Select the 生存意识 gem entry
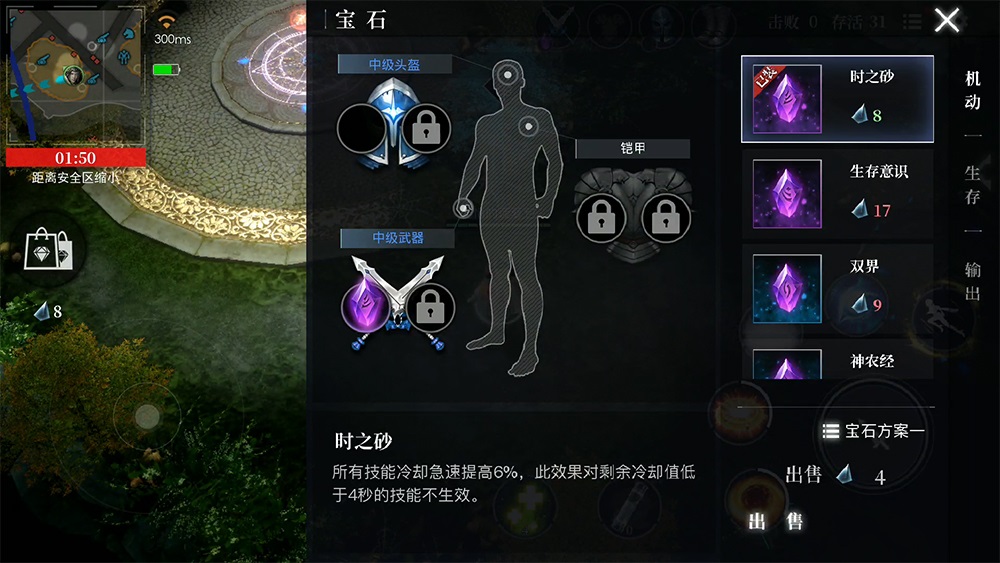Screen dimensions: 1000x563 click(837, 193)
